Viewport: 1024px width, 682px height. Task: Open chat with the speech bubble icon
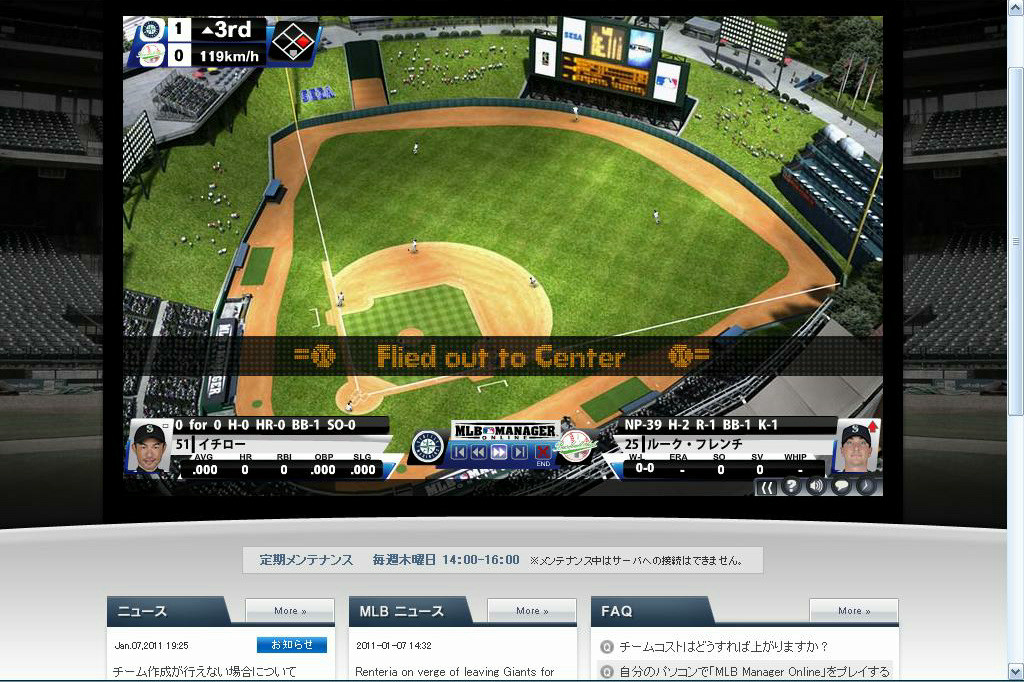point(841,487)
